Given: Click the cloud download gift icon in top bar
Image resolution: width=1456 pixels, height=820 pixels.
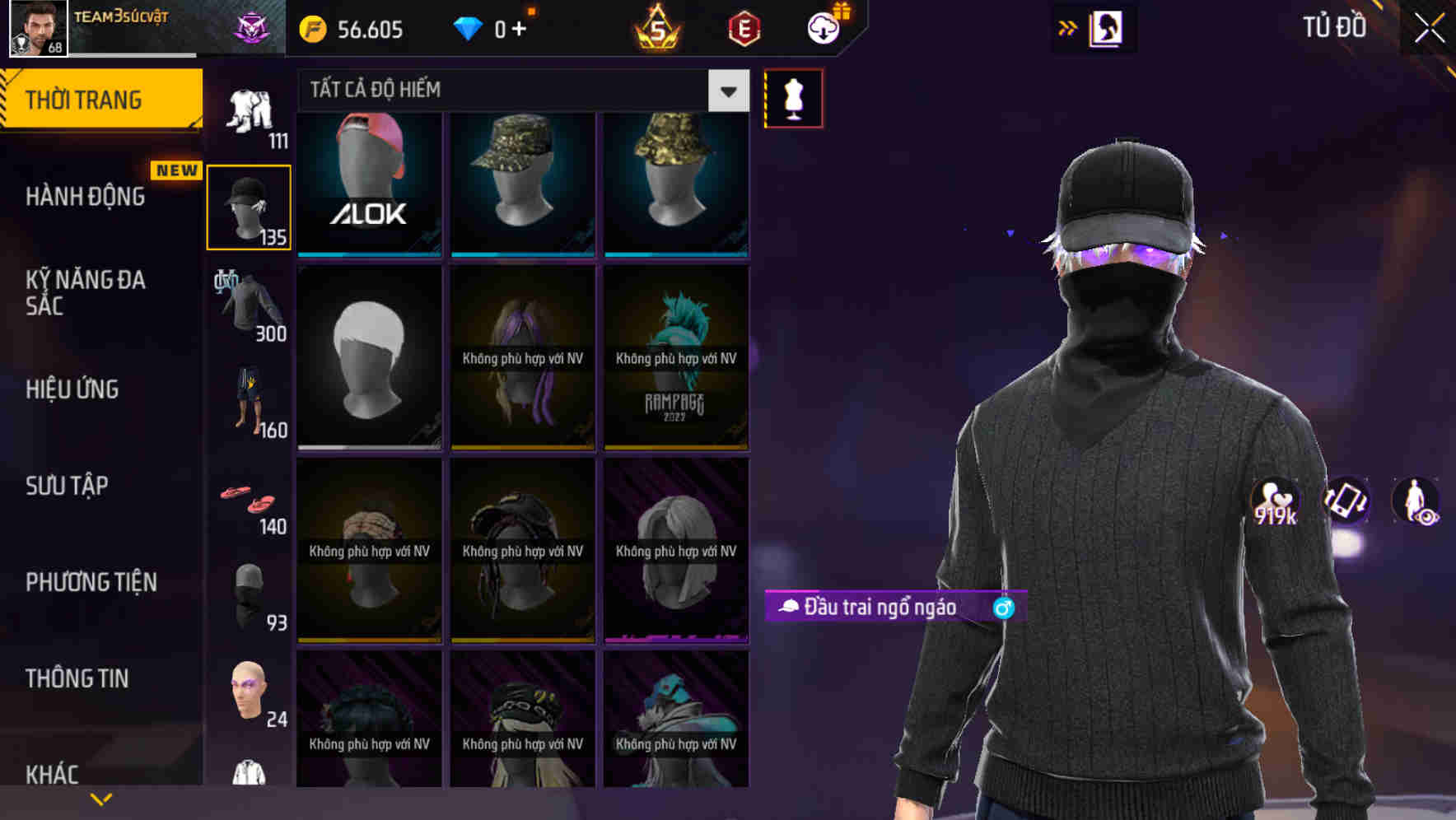Looking at the screenshot, I should tap(823, 27).
